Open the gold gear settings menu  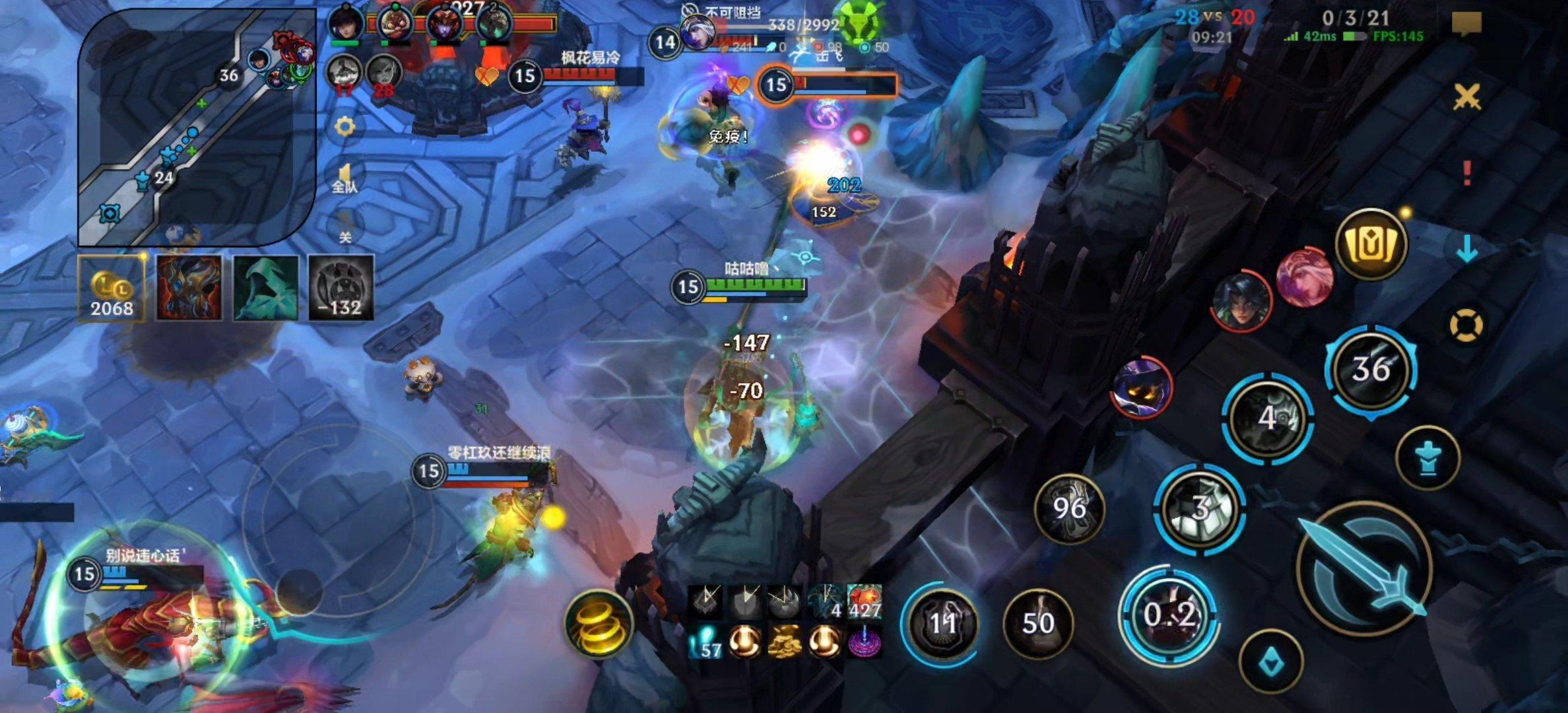344,126
